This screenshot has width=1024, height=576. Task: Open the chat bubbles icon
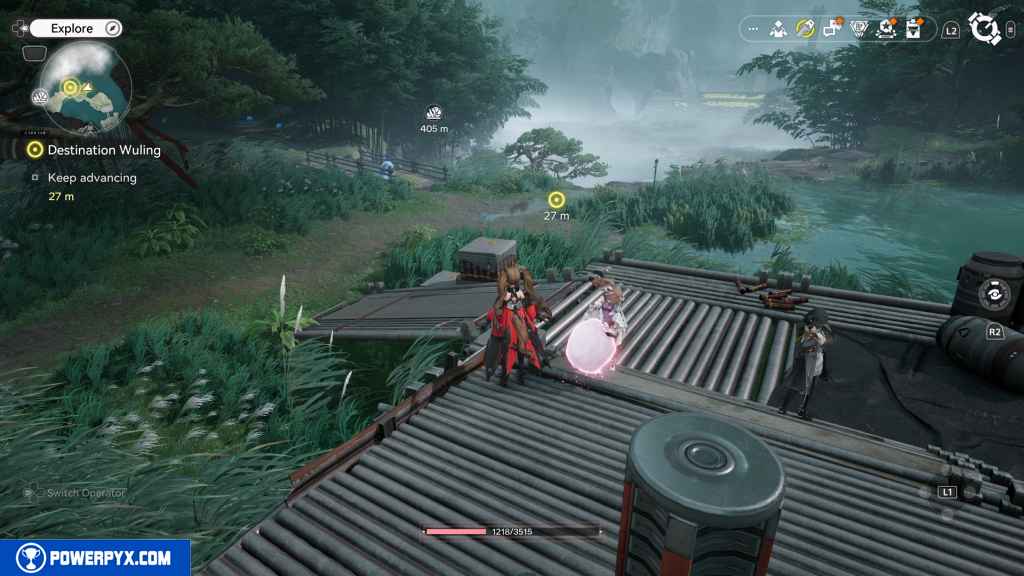(x=832, y=29)
